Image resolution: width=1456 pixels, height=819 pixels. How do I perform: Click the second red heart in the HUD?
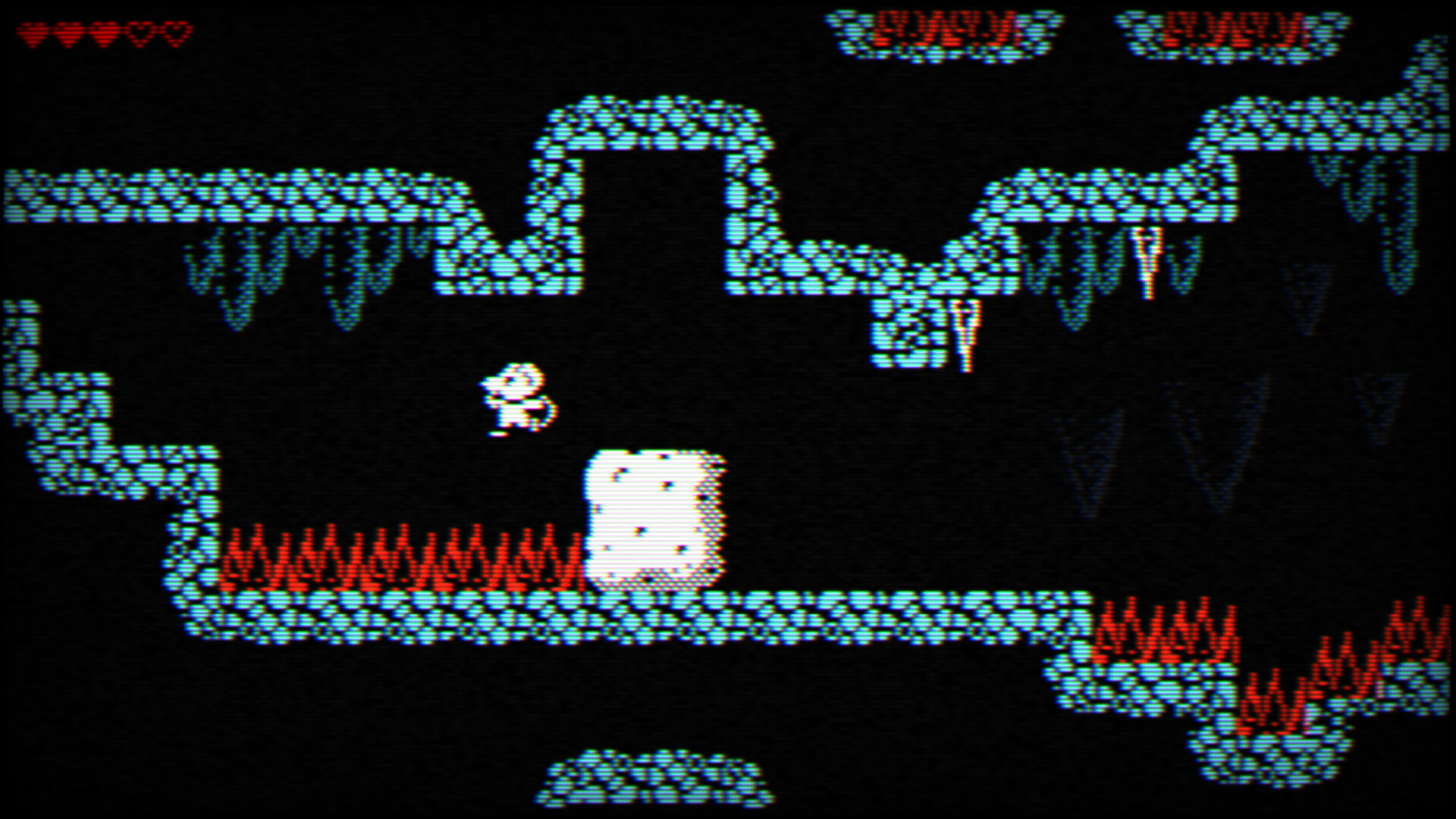(68, 33)
